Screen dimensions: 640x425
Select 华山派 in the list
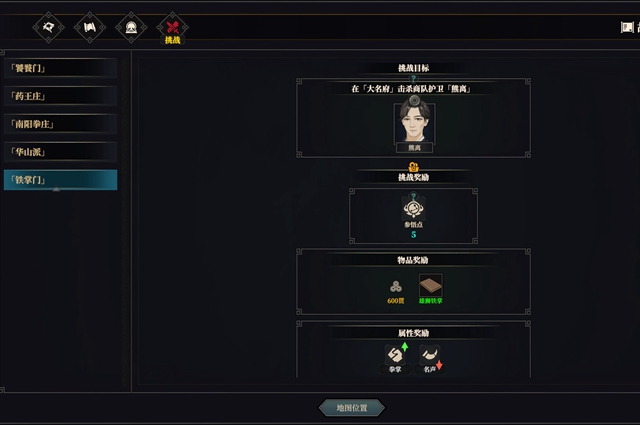(59, 152)
